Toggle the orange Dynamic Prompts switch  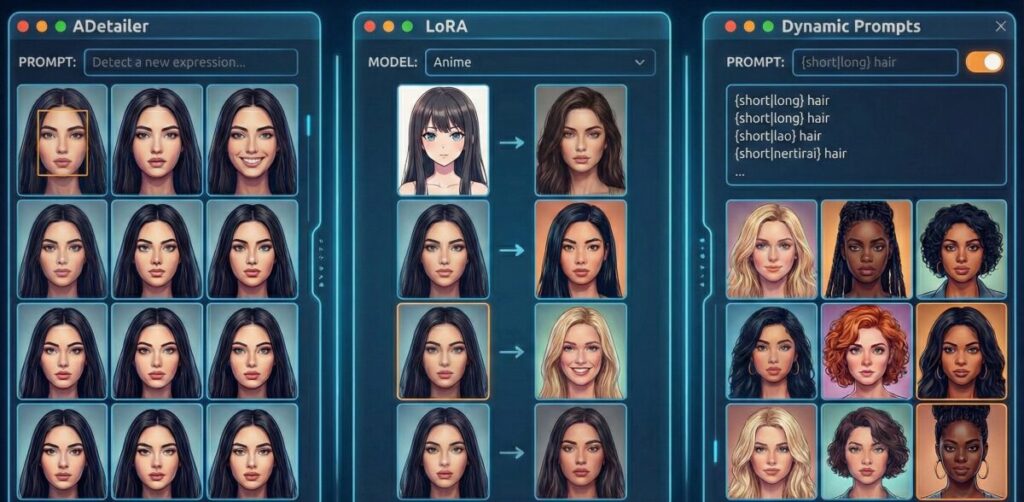(984, 62)
